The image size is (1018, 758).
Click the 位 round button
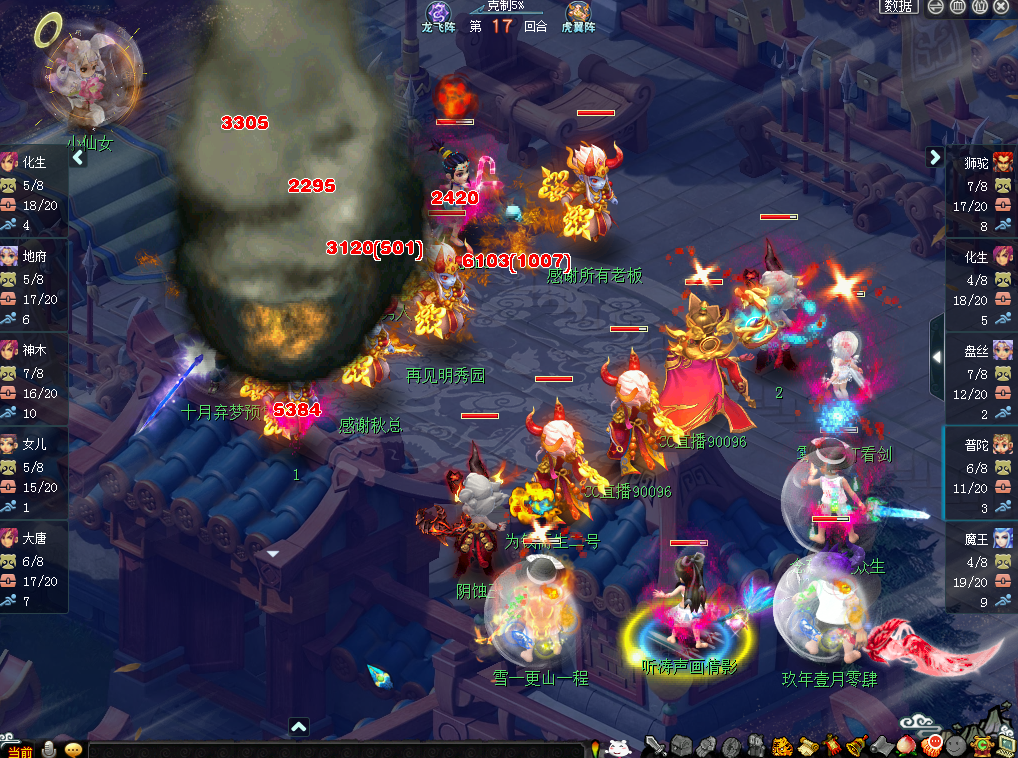980,6
